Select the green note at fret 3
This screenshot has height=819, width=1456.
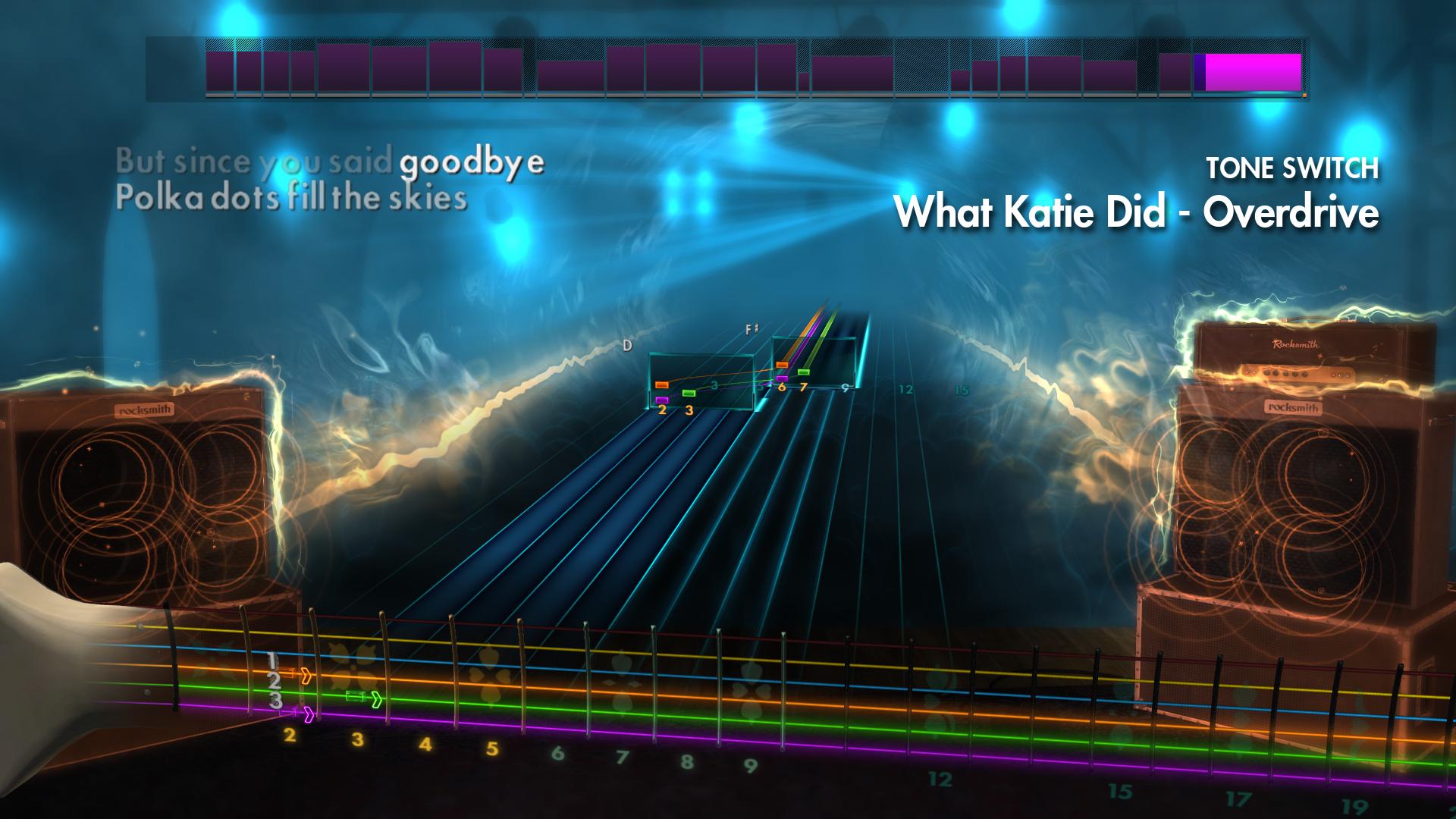click(x=689, y=393)
